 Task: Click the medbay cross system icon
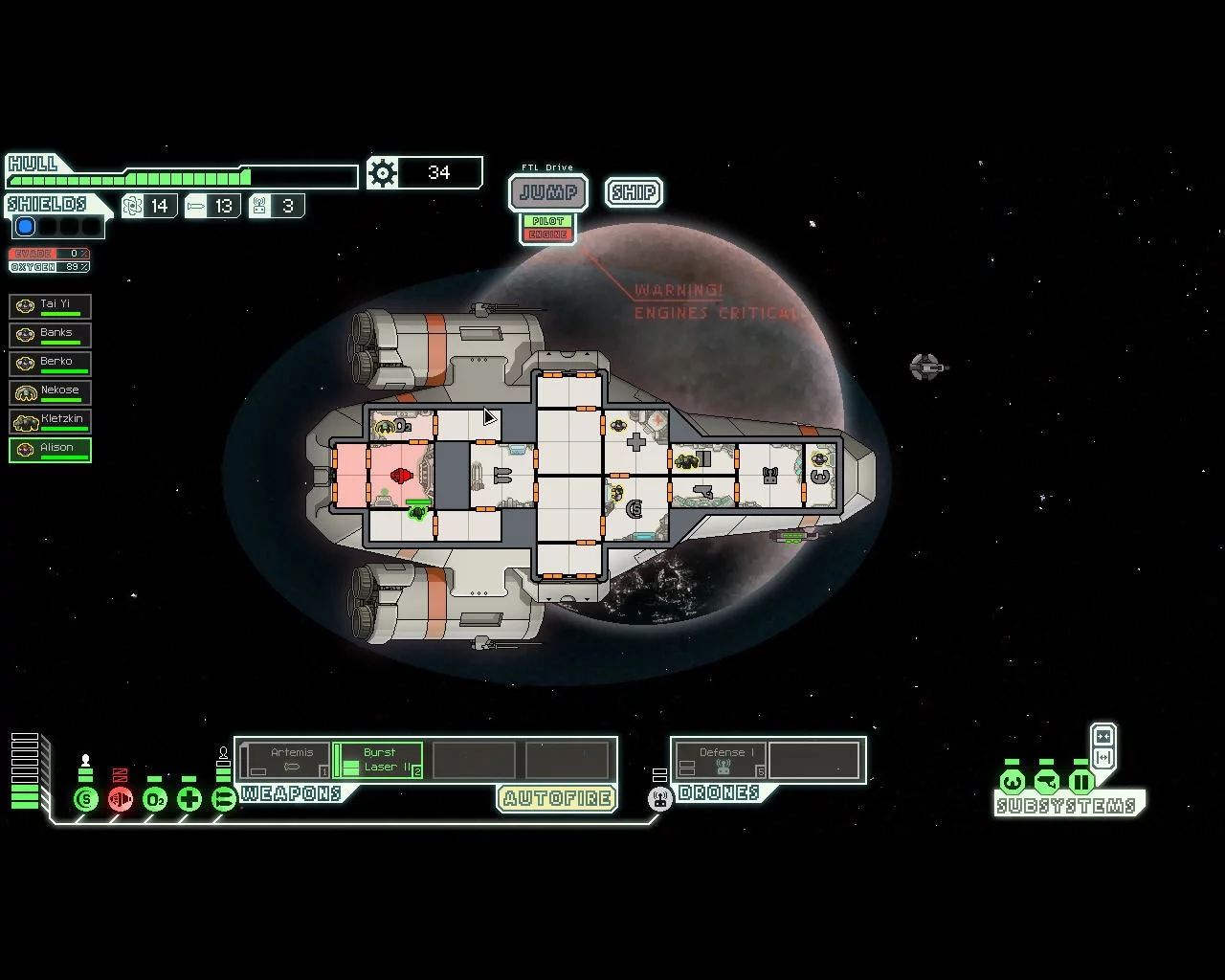pyautogui.click(x=189, y=799)
